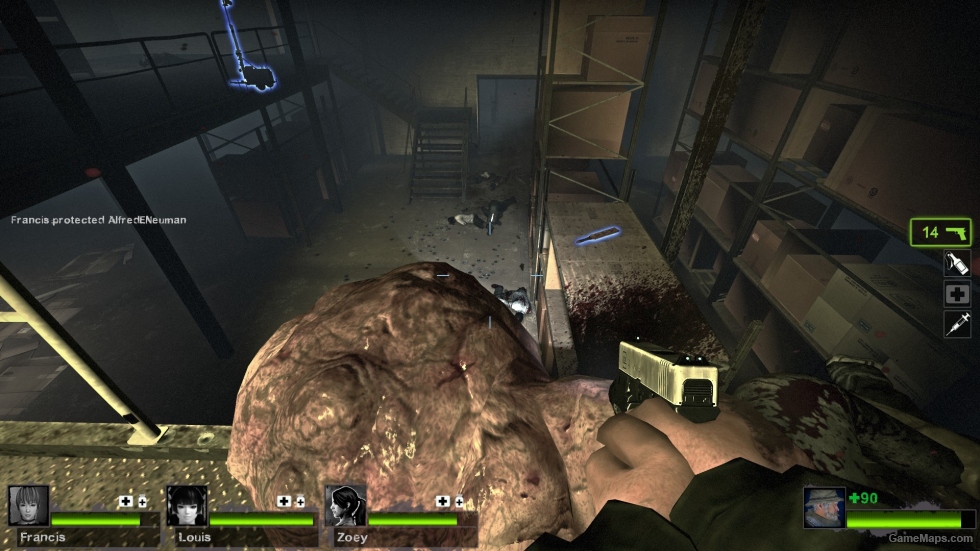The height and width of the screenshot is (551, 980).
Task: Select the pistol weapon slot
Action: click(941, 232)
